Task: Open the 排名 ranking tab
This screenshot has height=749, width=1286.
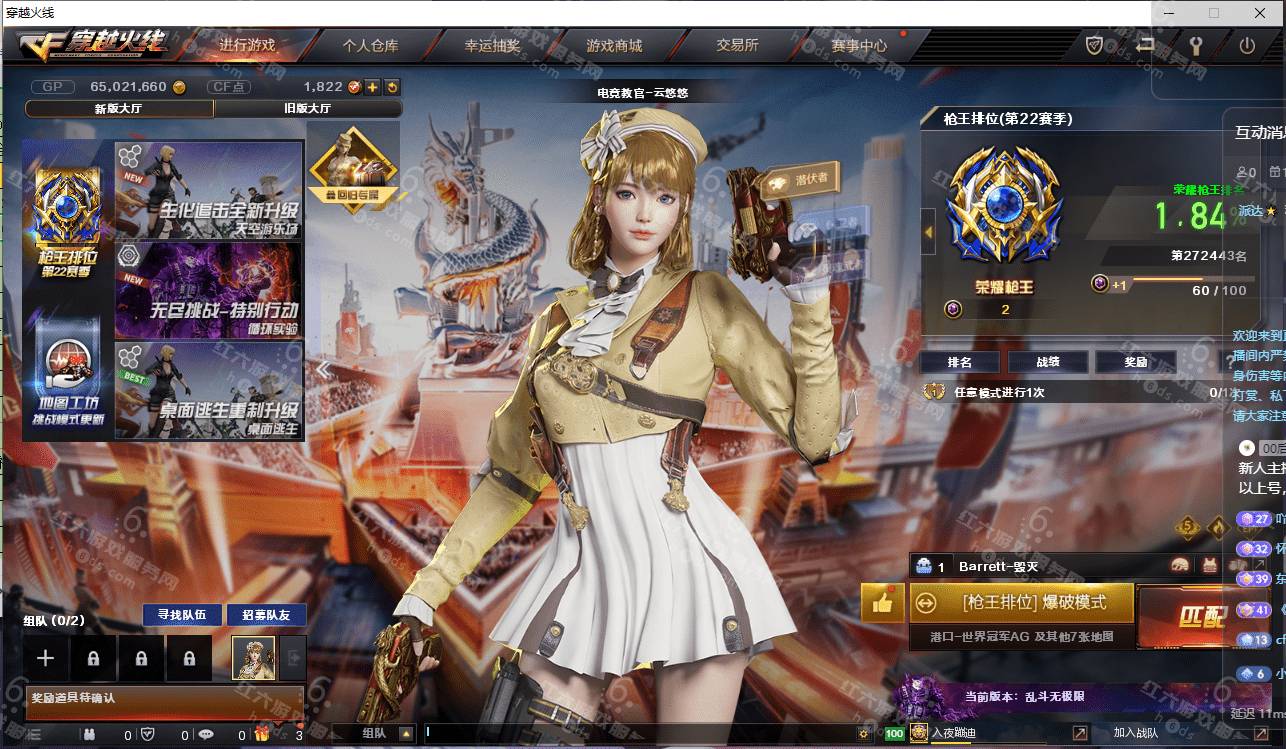Action: coord(960,362)
